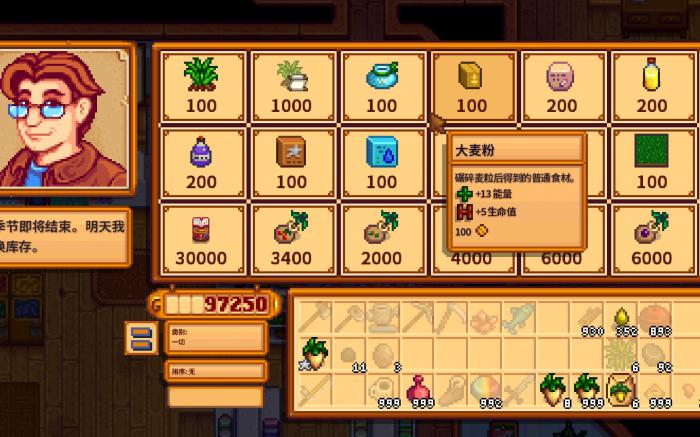Buy the red catalogue book for 30000
Screen dimensions: 700x437
(202, 238)
